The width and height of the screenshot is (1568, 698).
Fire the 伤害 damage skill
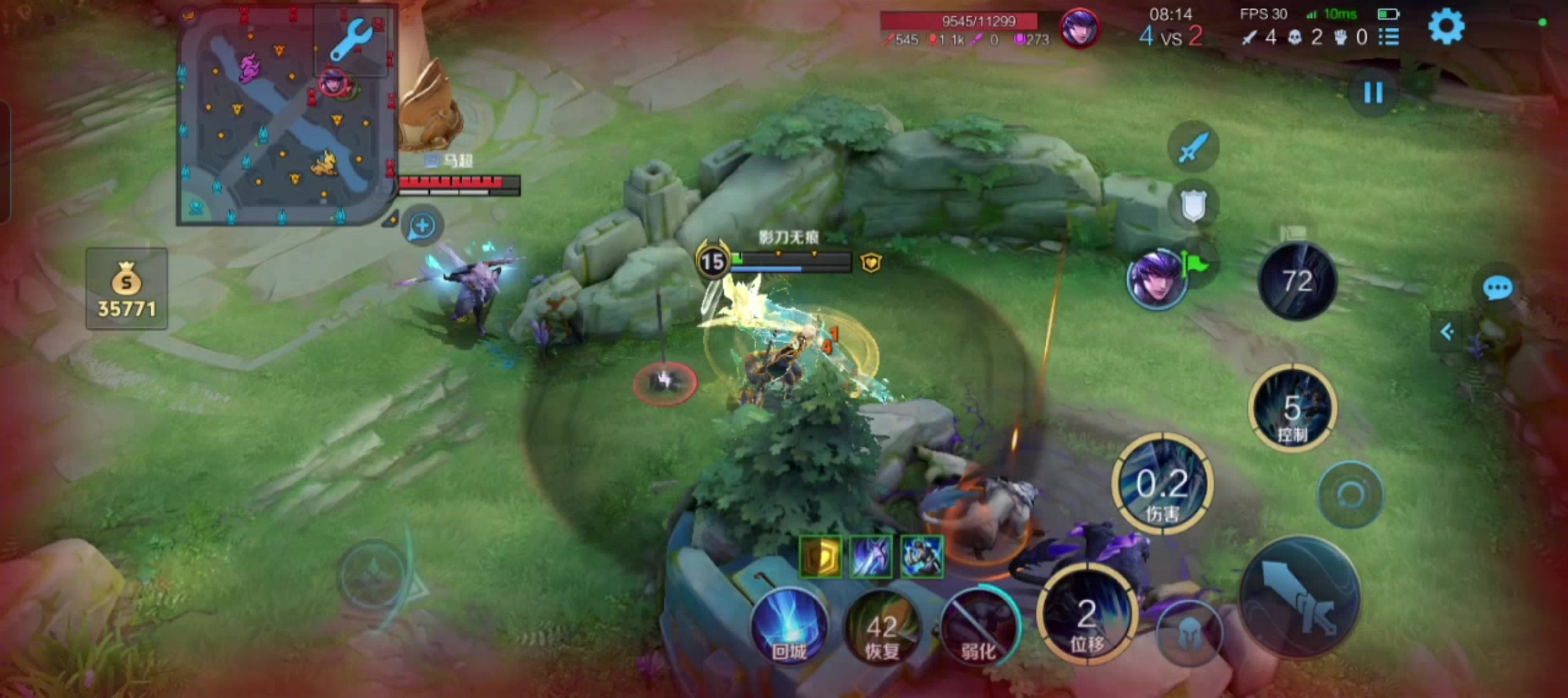click(x=1162, y=485)
